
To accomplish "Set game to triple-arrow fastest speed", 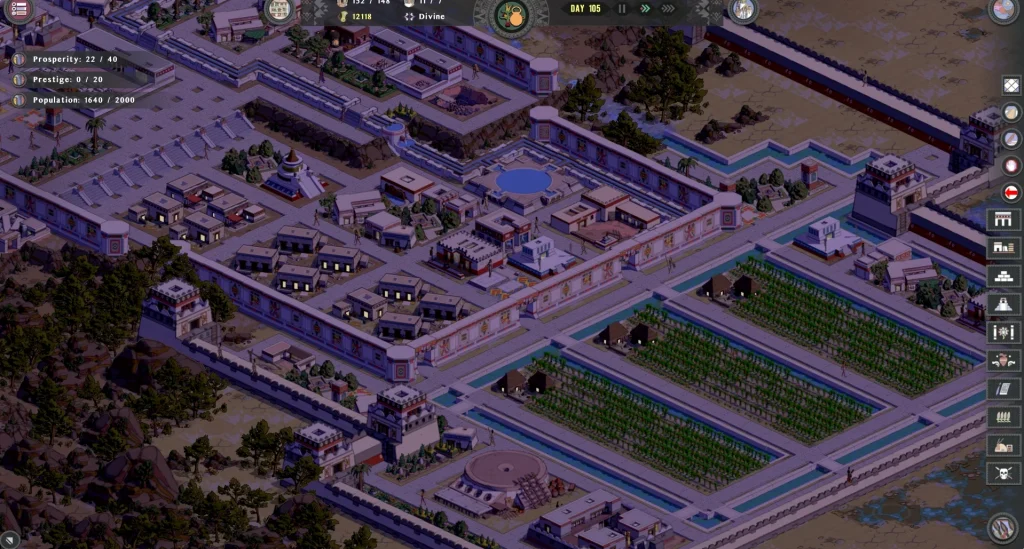I will 669,9.
